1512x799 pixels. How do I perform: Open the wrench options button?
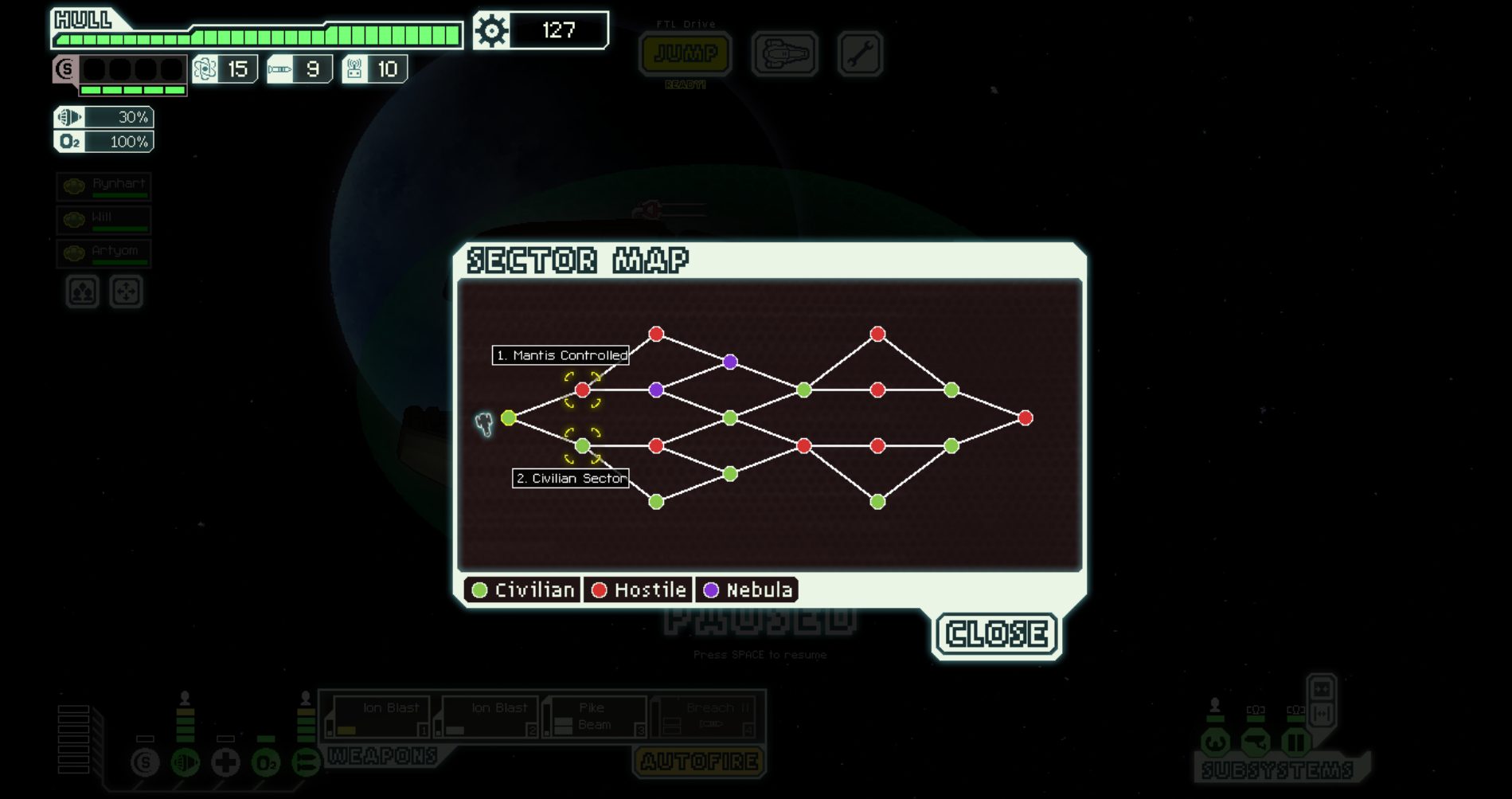coord(860,54)
